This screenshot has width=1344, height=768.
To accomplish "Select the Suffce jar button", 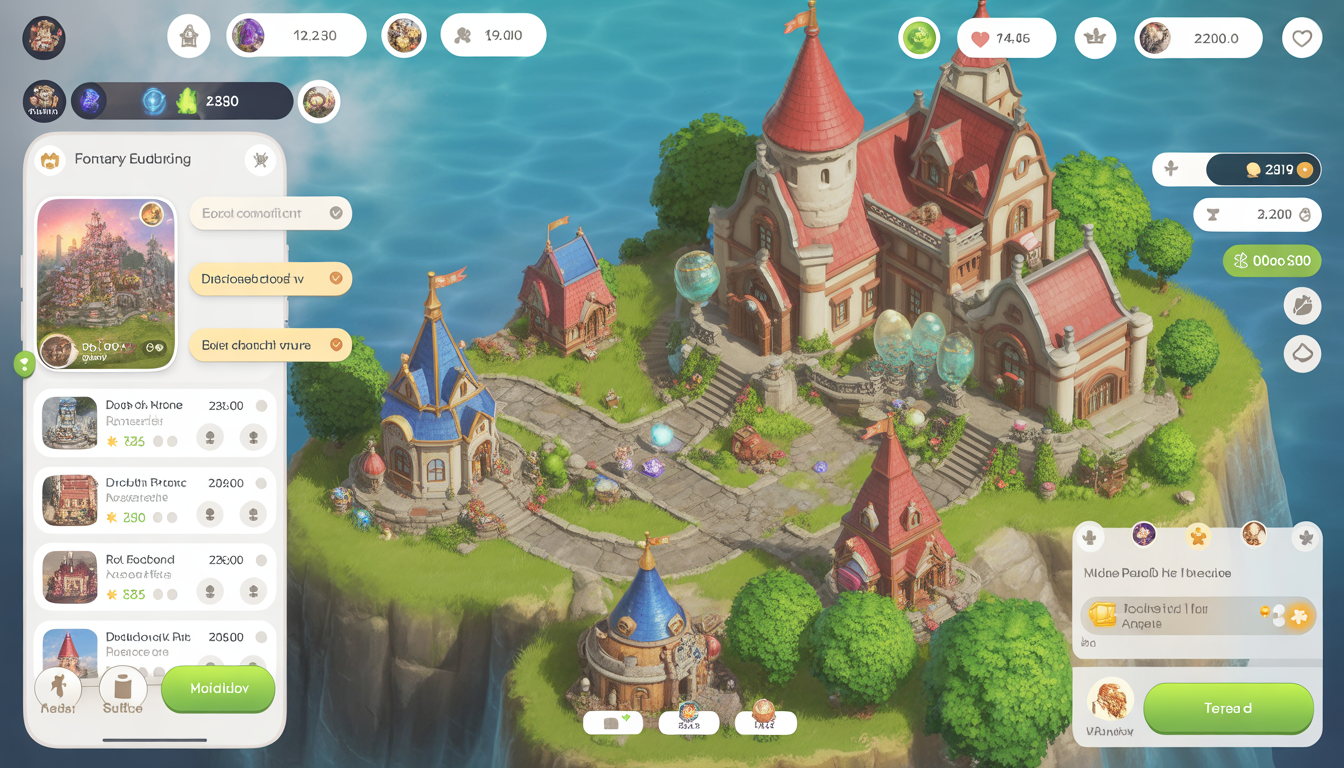I will 123,690.
